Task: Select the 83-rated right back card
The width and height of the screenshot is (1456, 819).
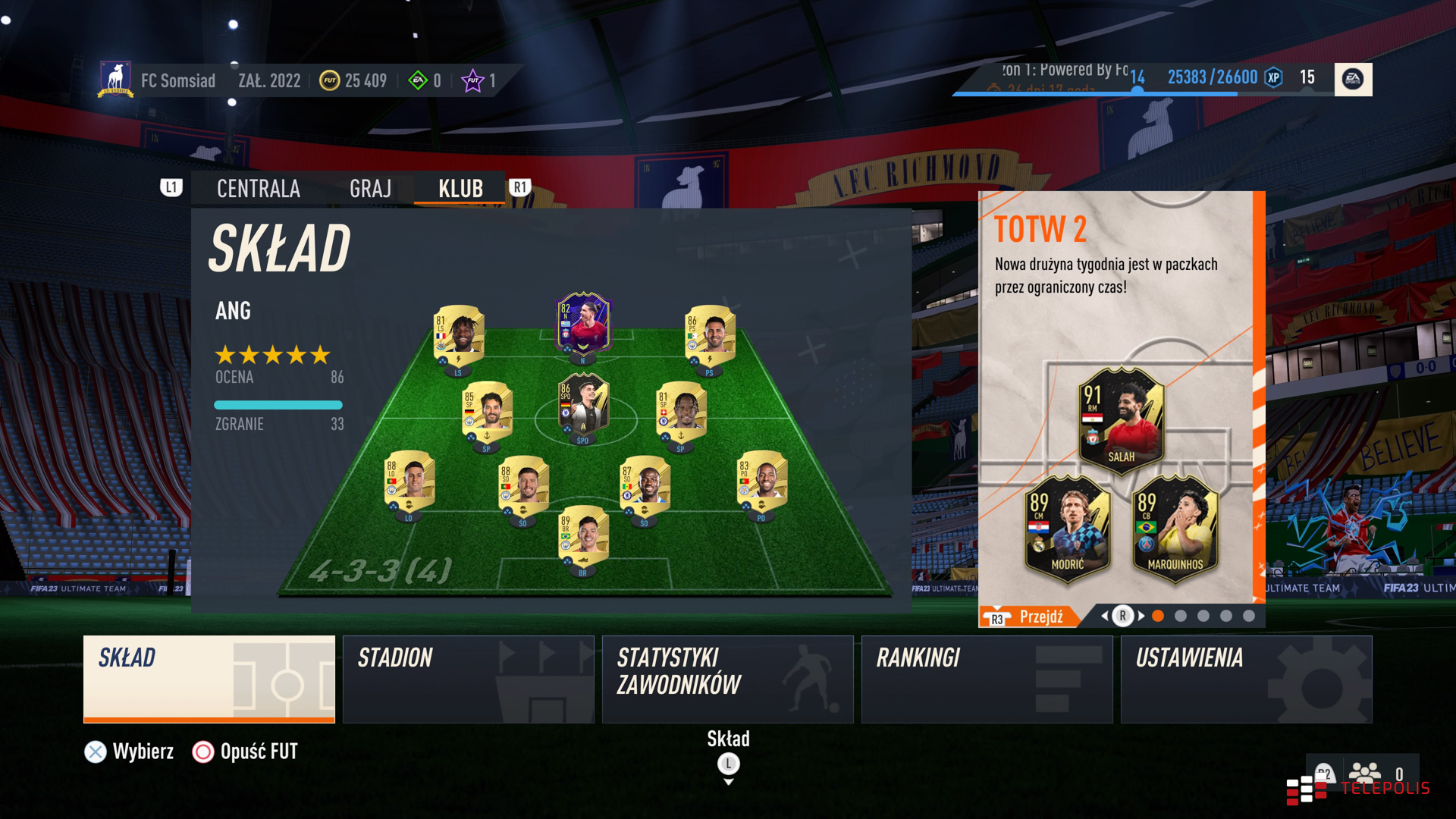Action: click(762, 483)
